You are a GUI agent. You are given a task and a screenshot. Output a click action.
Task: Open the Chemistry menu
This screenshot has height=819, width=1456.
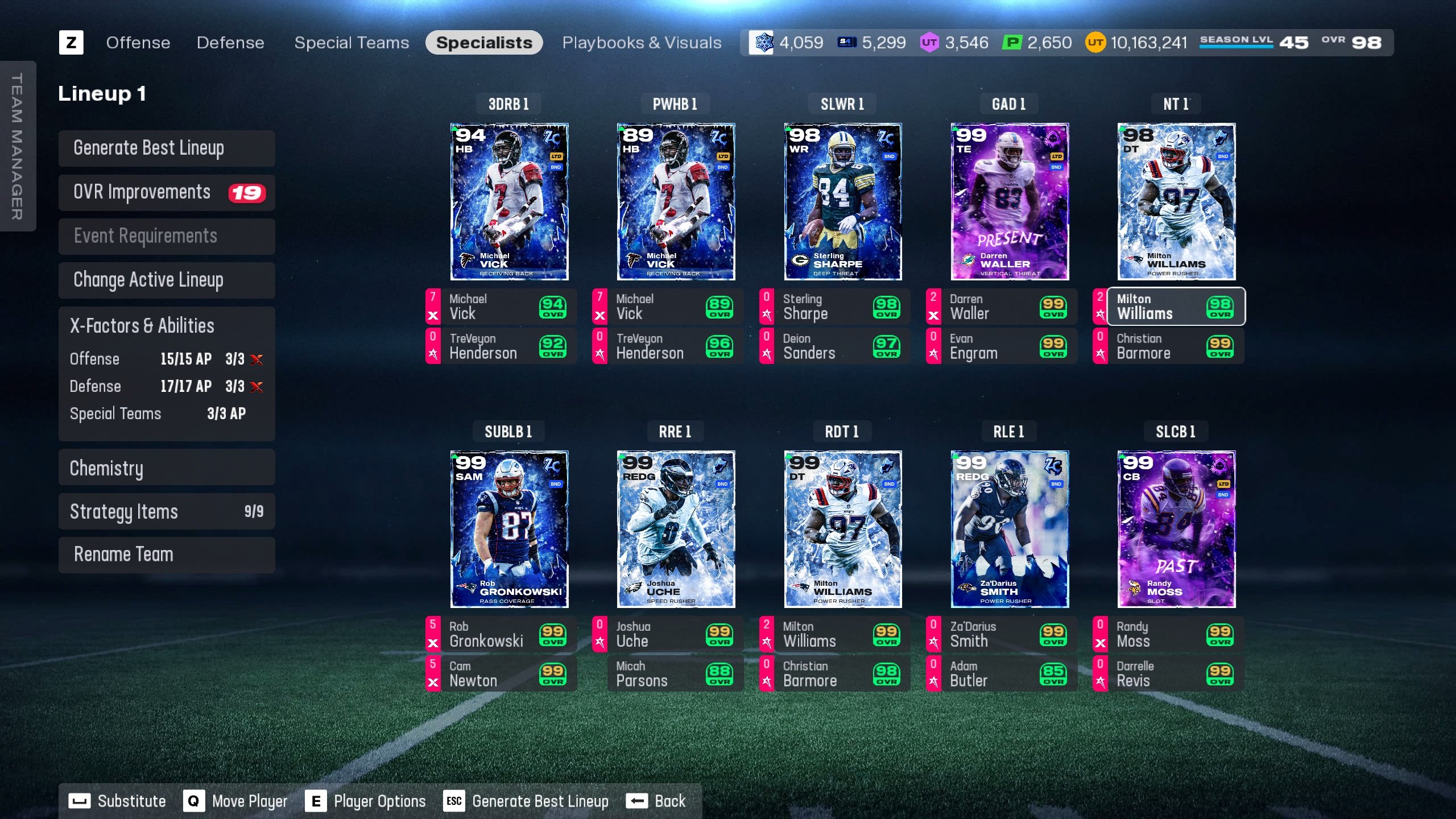167,468
